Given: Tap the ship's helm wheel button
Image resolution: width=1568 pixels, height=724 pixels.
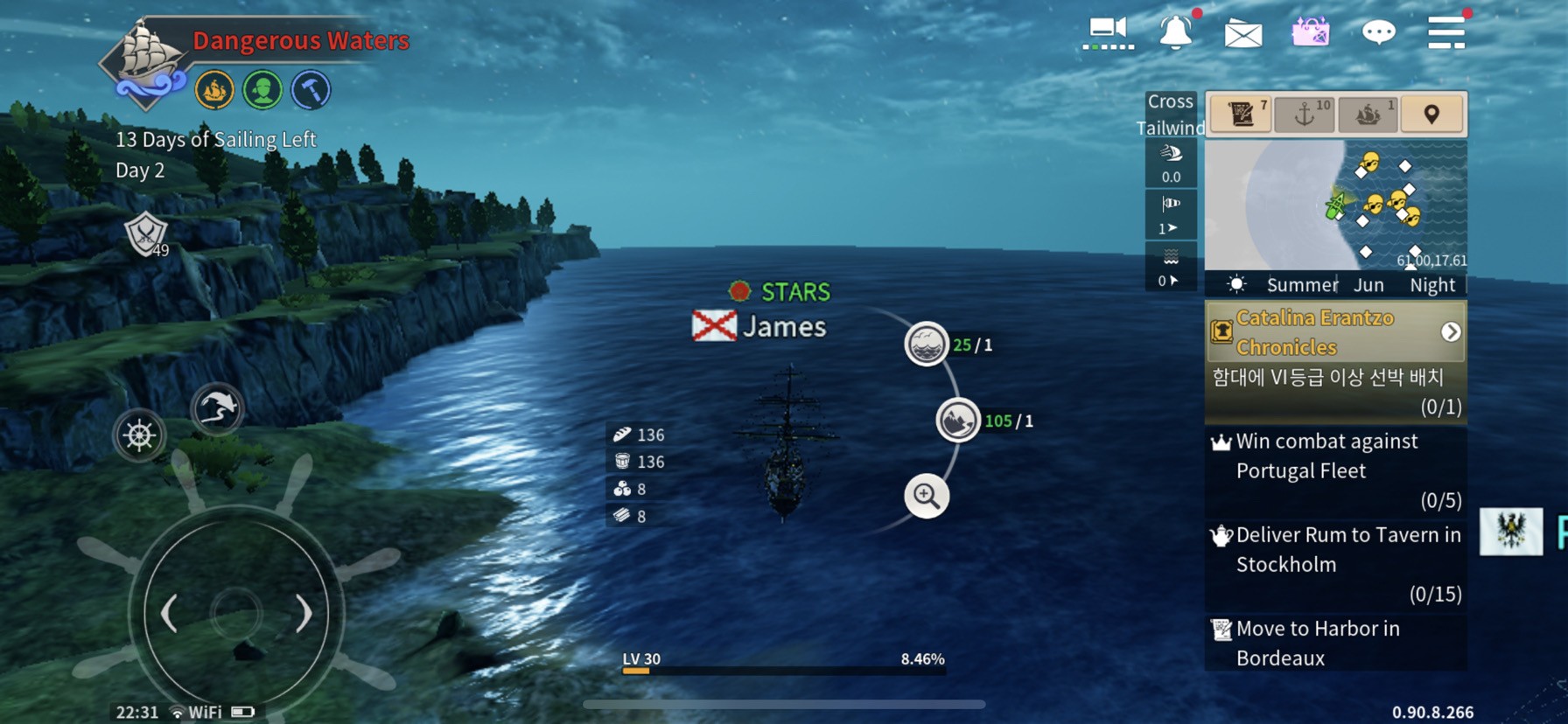Looking at the screenshot, I should pyautogui.click(x=140, y=435).
